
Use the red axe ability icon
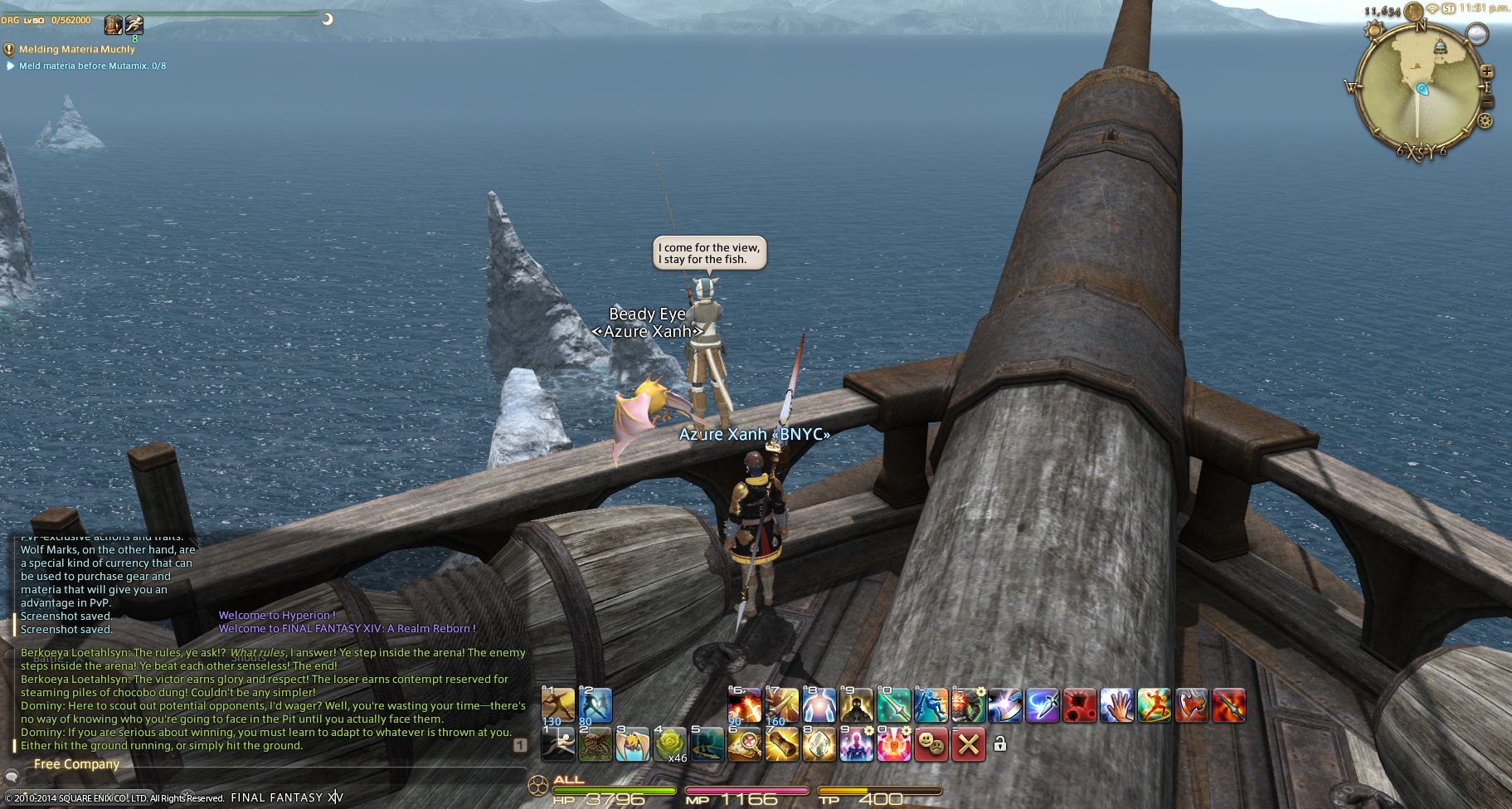[1191, 705]
